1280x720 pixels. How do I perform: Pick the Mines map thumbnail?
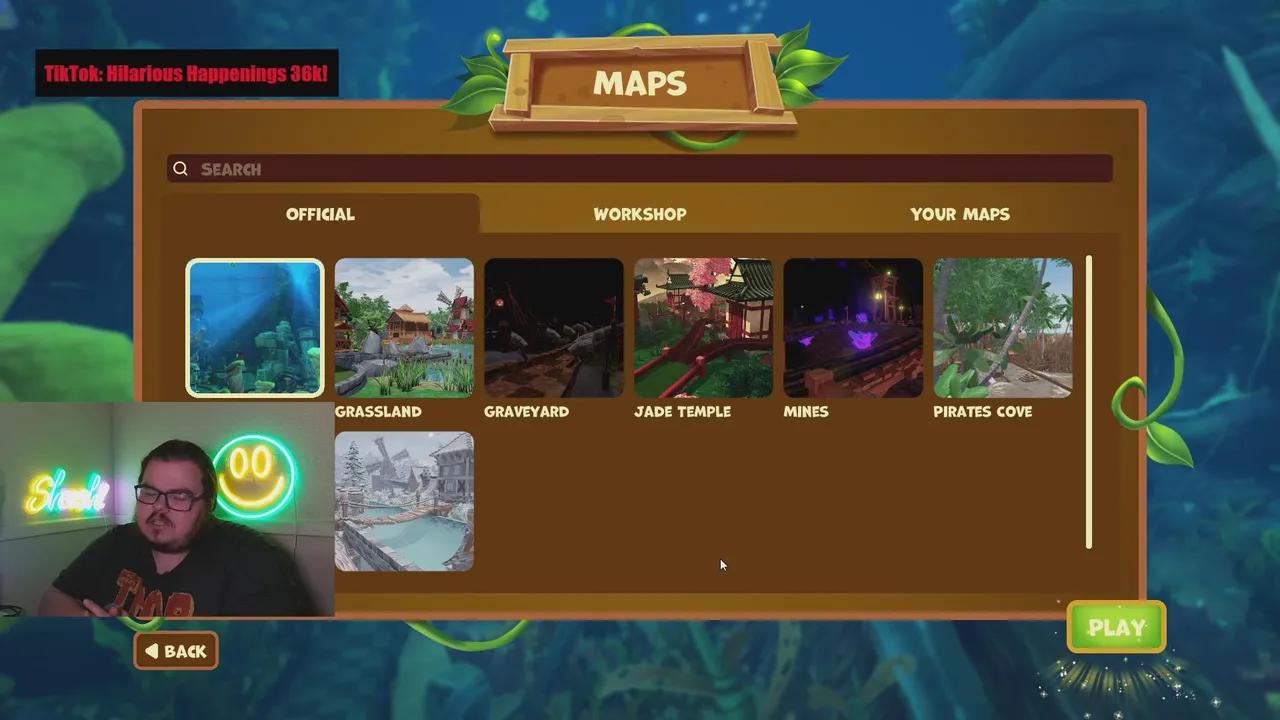click(x=853, y=327)
